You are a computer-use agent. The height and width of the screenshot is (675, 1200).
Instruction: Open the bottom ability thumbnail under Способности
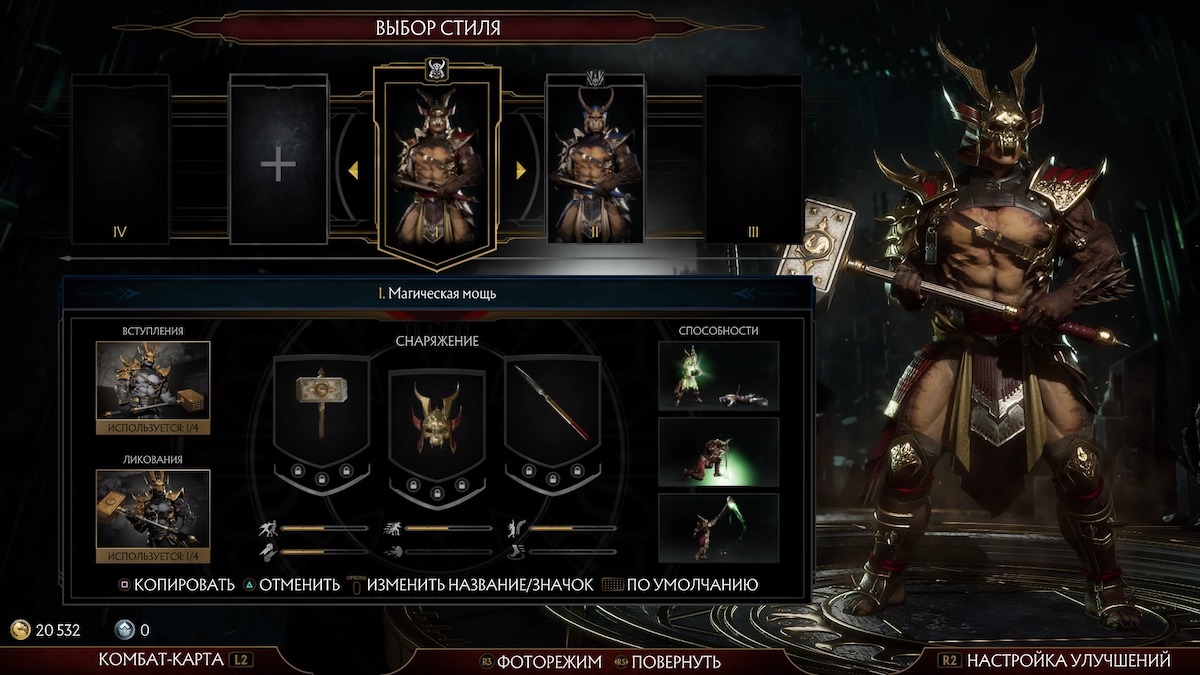pos(718,527)
